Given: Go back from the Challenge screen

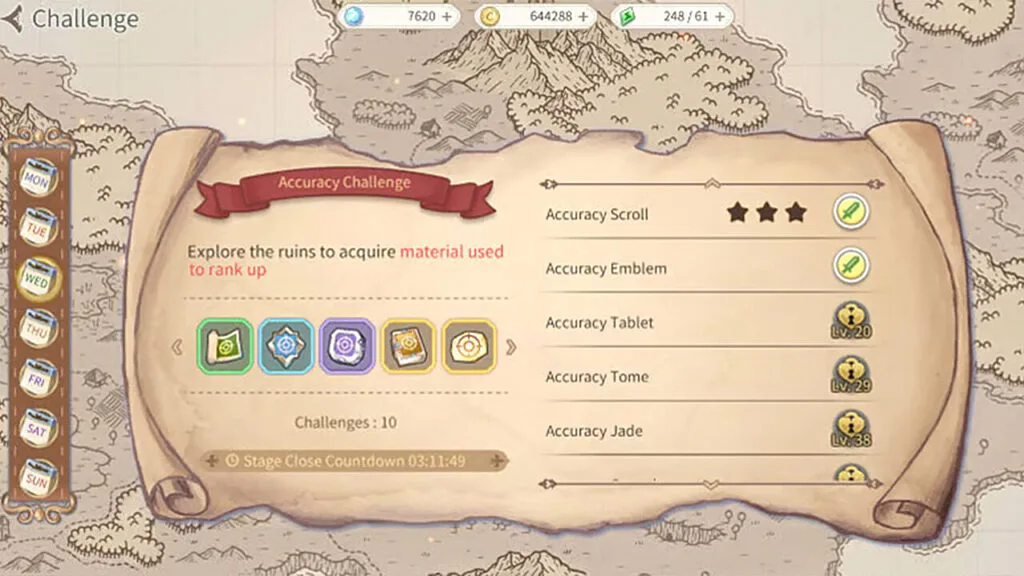Looking at the screenshot, I should (x=14, y=19).
